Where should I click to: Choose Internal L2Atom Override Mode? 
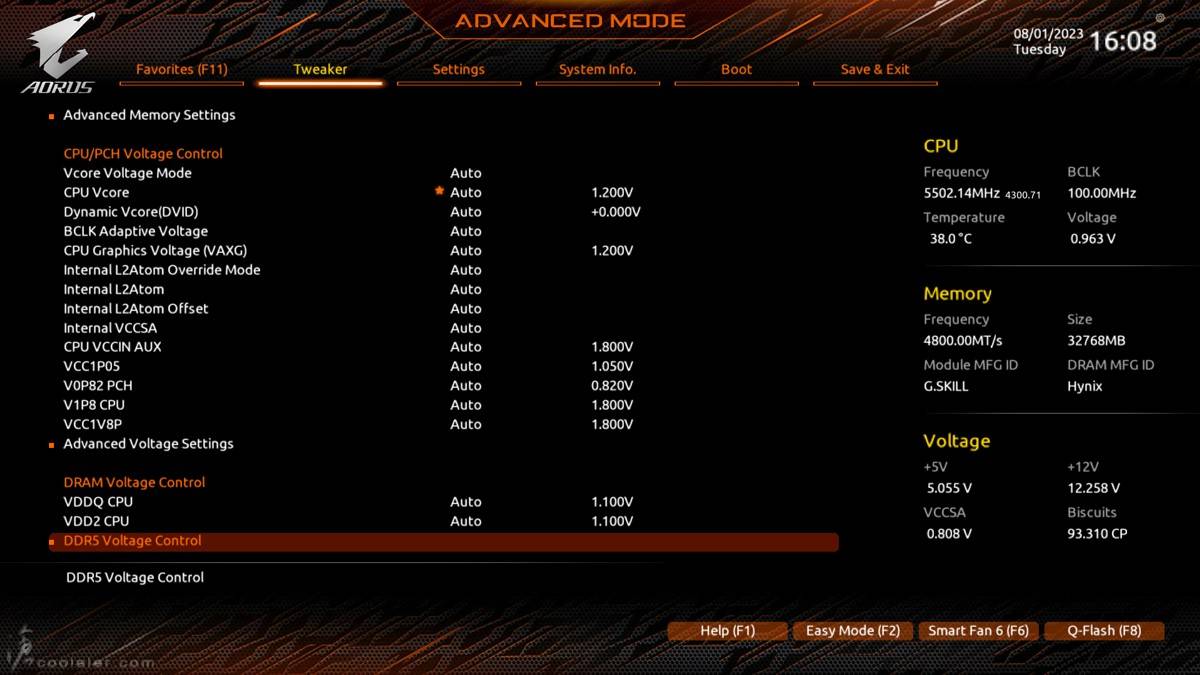161,270
